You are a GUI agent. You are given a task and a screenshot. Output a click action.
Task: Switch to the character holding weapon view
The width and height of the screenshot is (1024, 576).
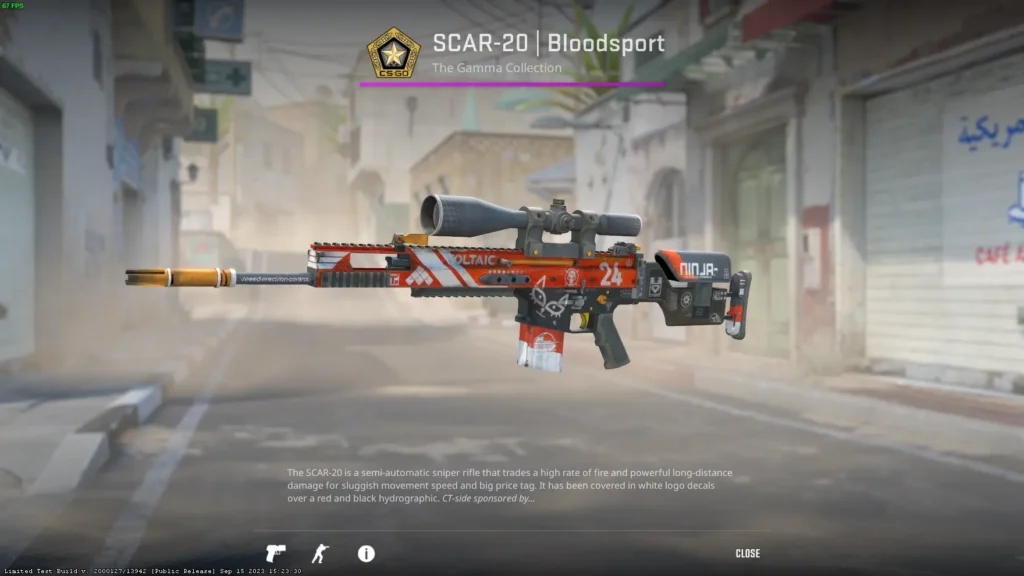[x=319, y=553]
